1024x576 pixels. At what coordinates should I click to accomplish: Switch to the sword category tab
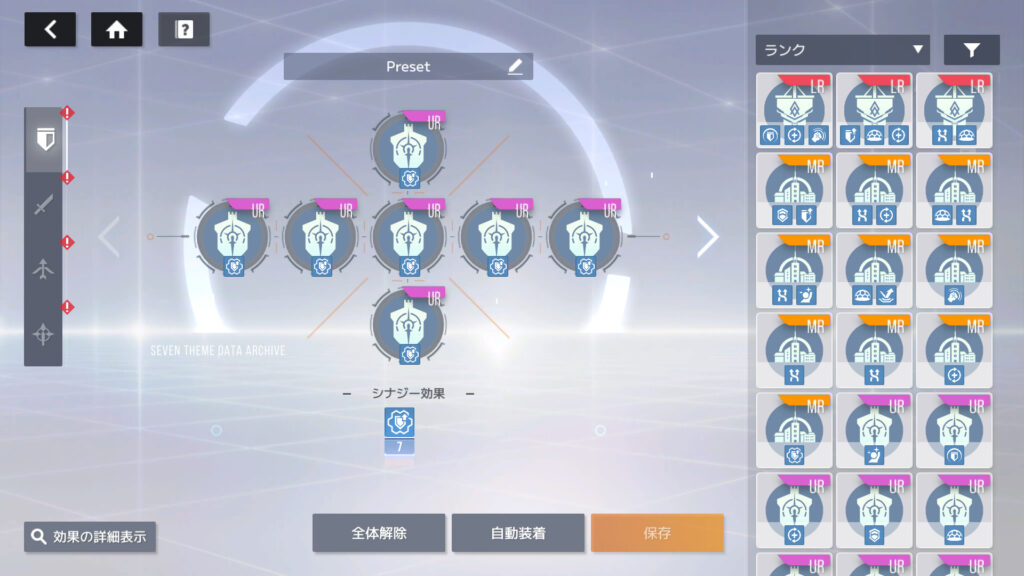tap(43, 205)
